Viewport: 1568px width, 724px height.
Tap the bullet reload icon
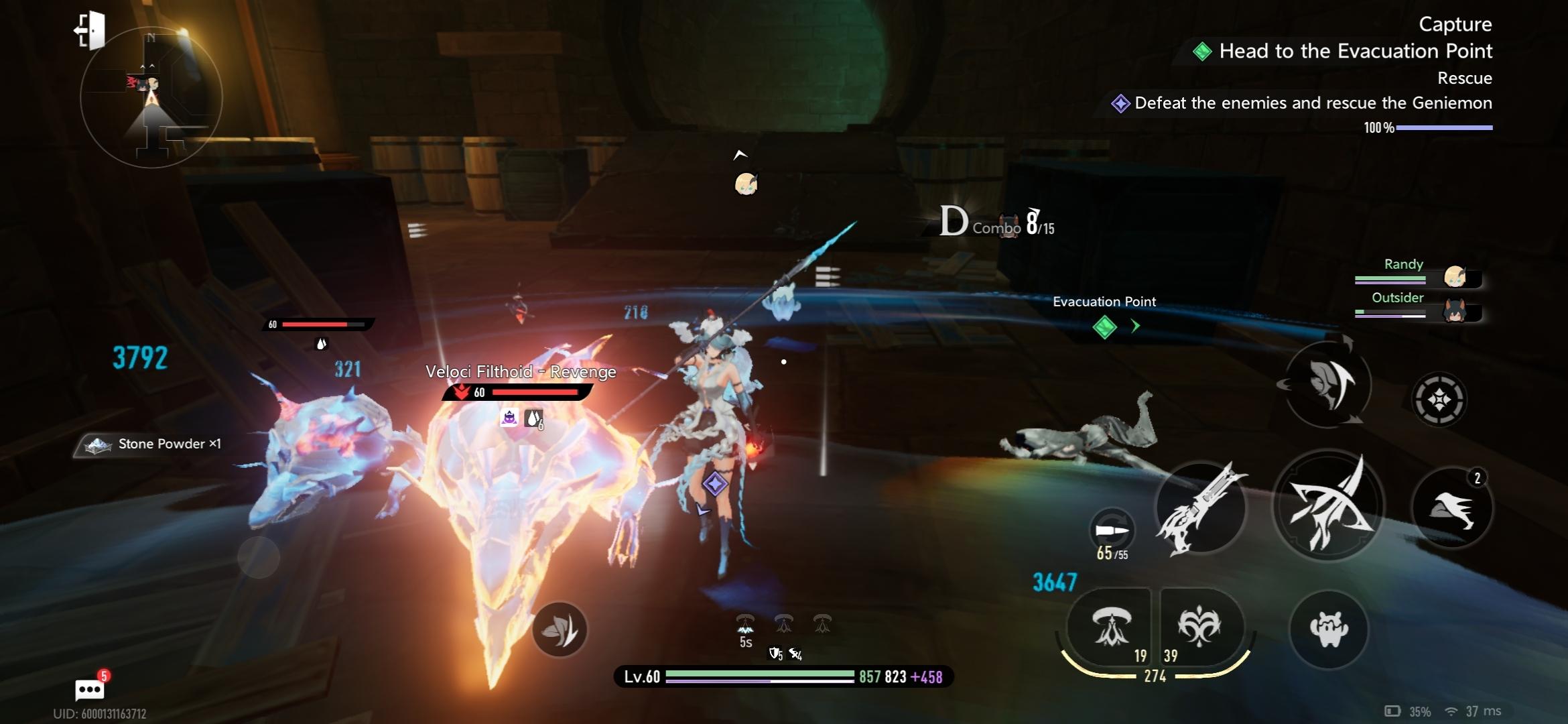click(x=1112, y=530)
